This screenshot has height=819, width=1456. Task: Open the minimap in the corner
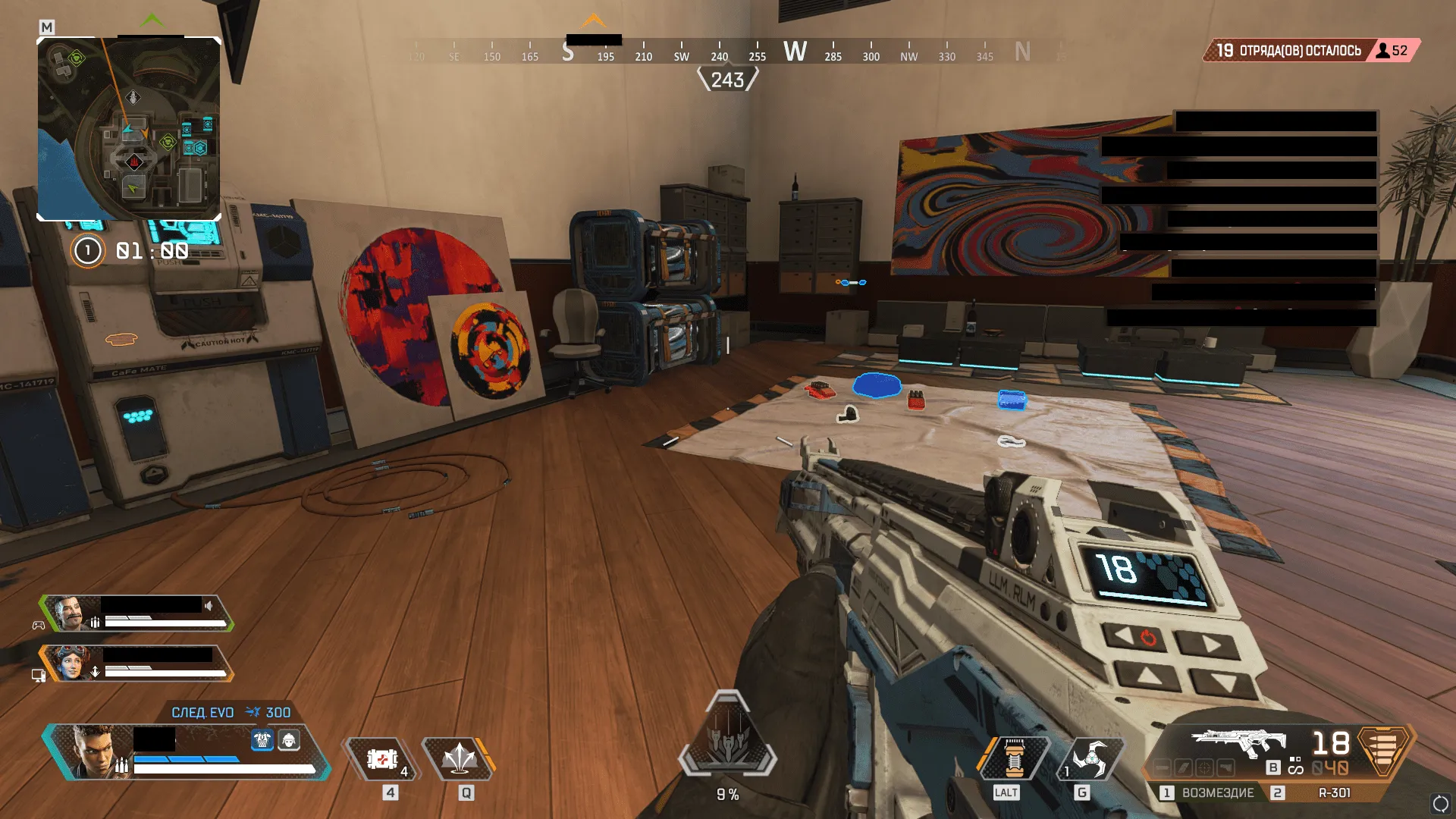[x=129, y=129]
